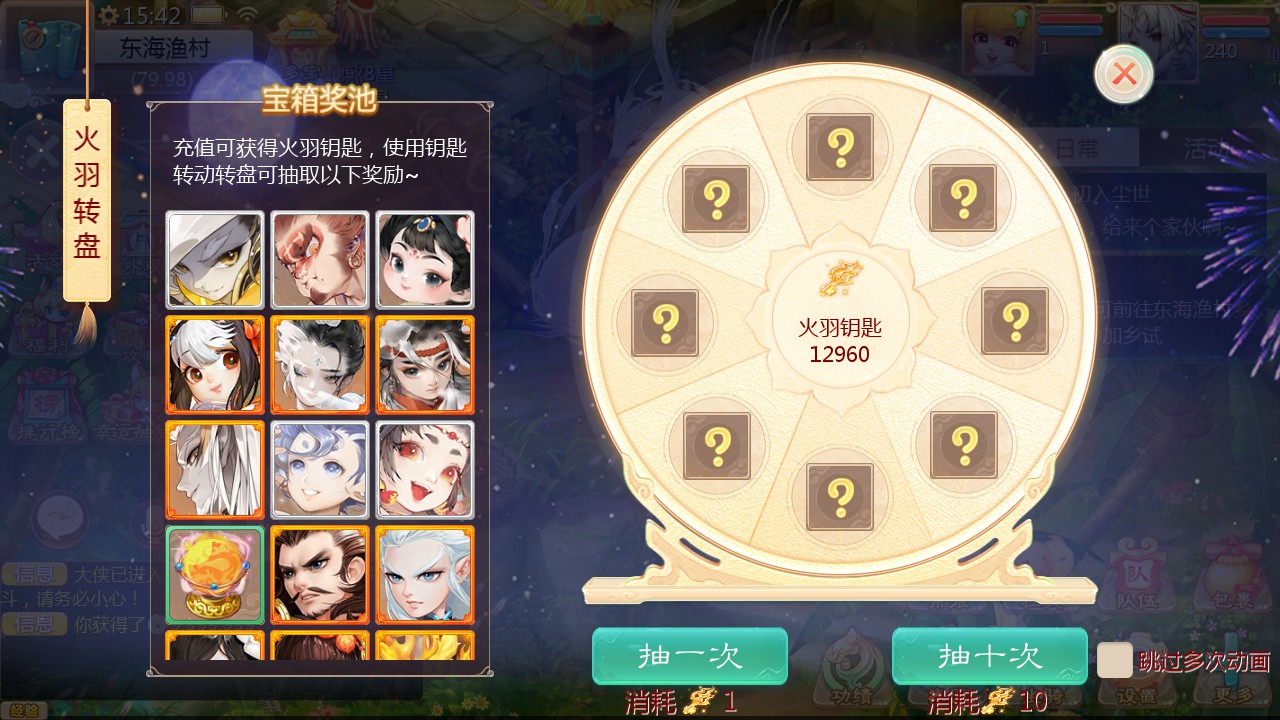Choose the black-haired girl with red forehead mark

425,260
